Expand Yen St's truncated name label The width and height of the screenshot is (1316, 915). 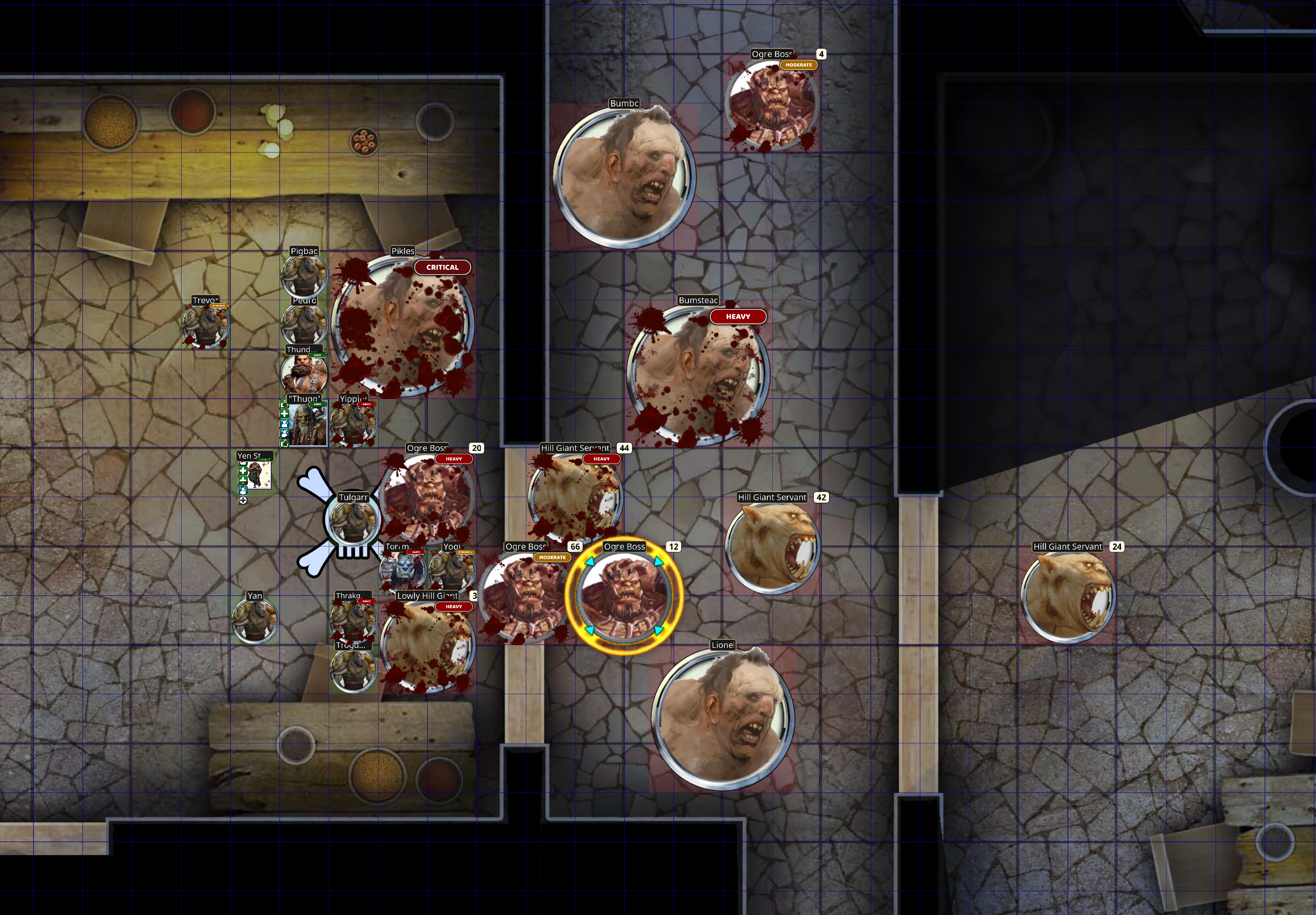(251, 456)
